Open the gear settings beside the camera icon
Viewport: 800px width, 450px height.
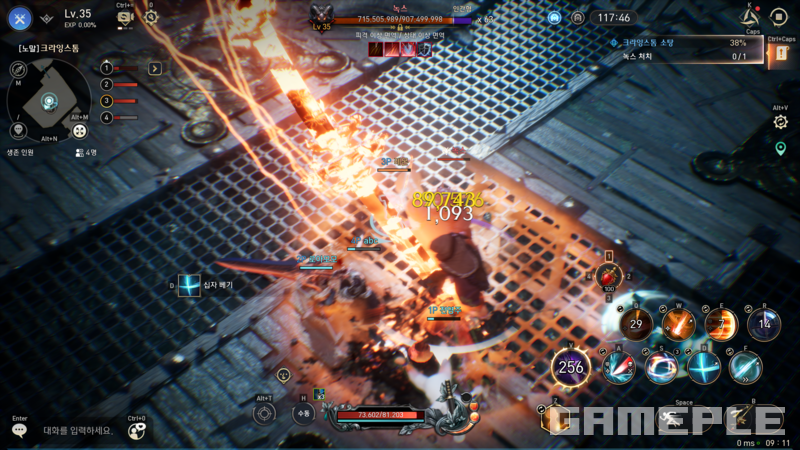pyautogui.click(x=151, y=17)
